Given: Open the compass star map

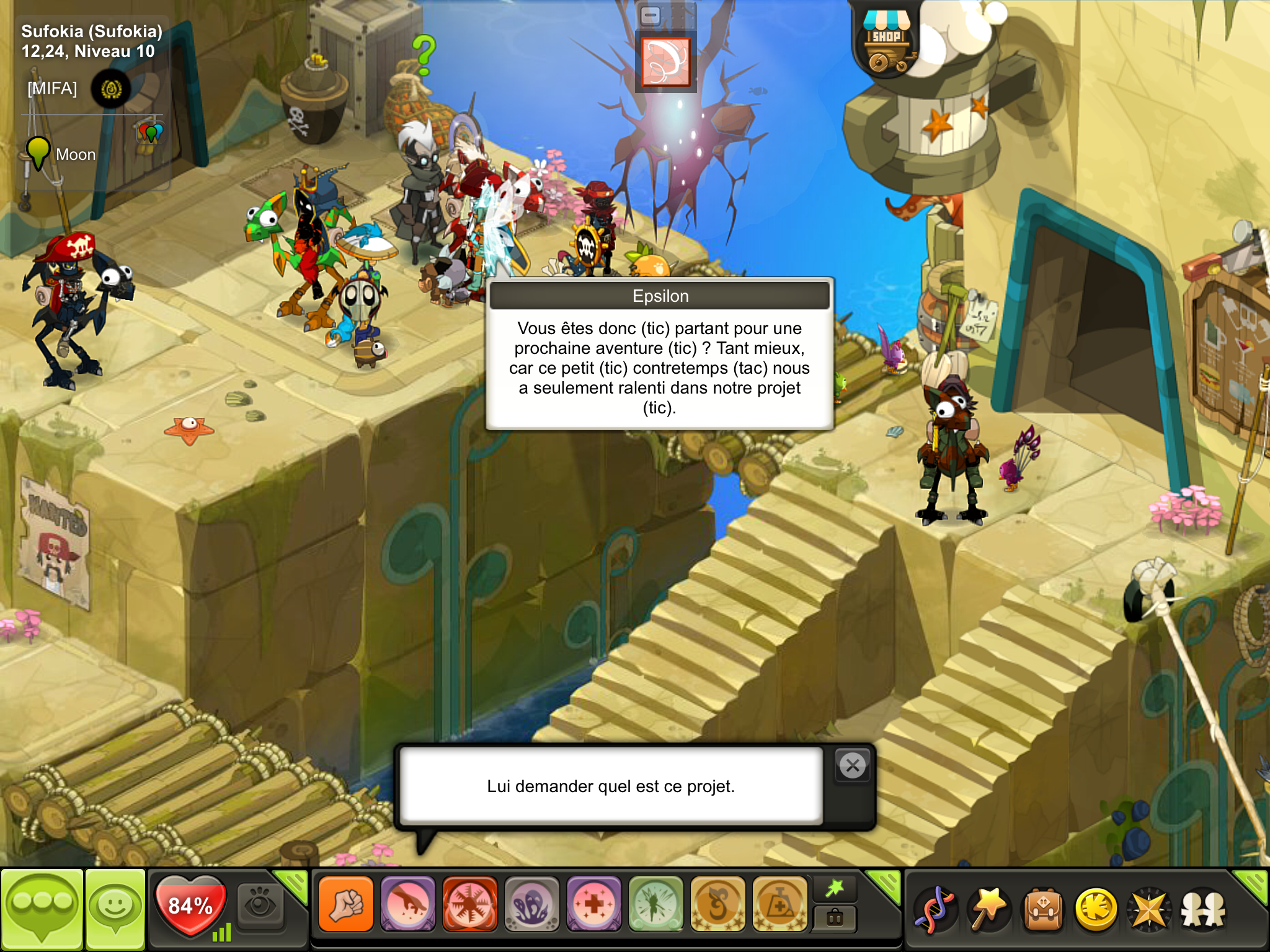Looking at the screenshot, I should (1149, 910).
